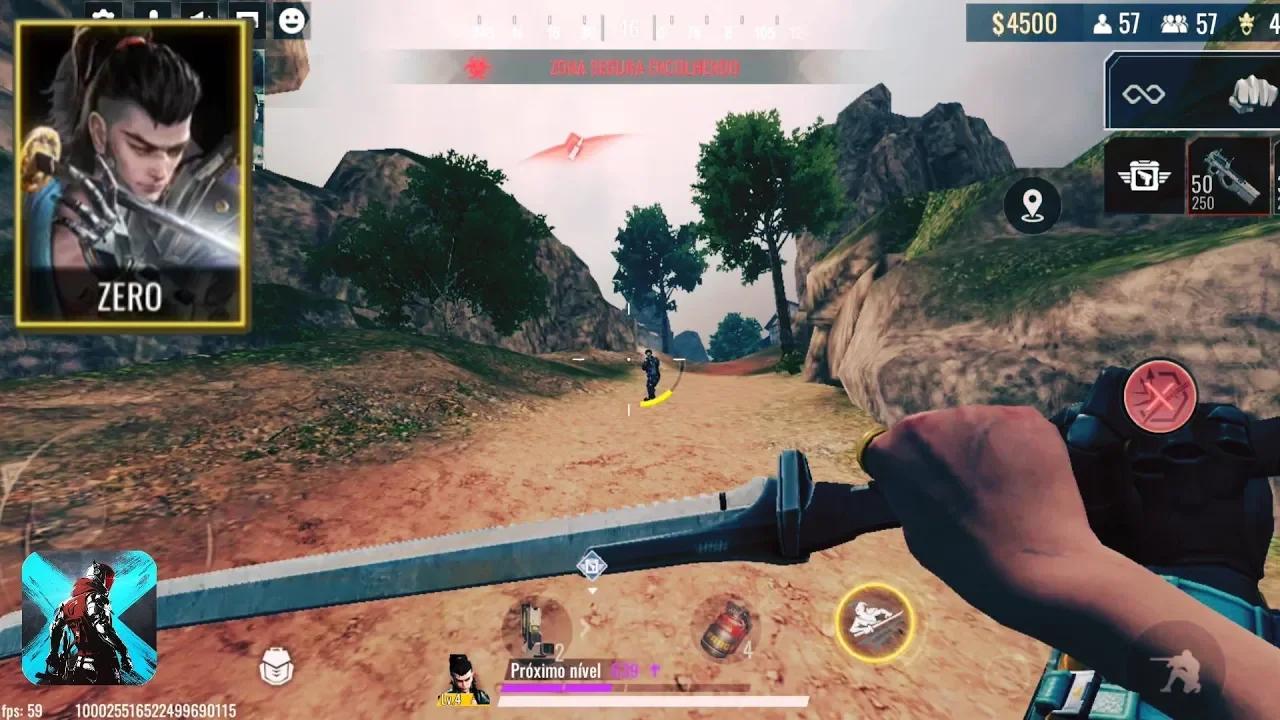Image resolution: width=1280 pixels, height=720 pixels.
Task: Open the emote smiley face icon
Action: pyautogui.click(x=289, y=17)
